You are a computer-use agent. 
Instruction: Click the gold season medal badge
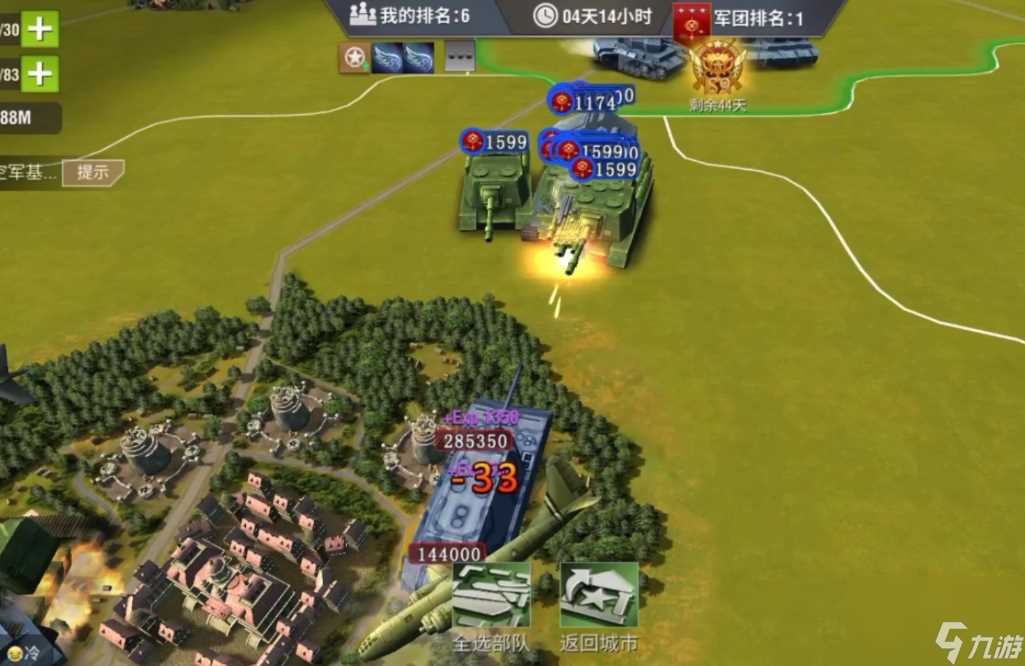click(x=717, y=65)
